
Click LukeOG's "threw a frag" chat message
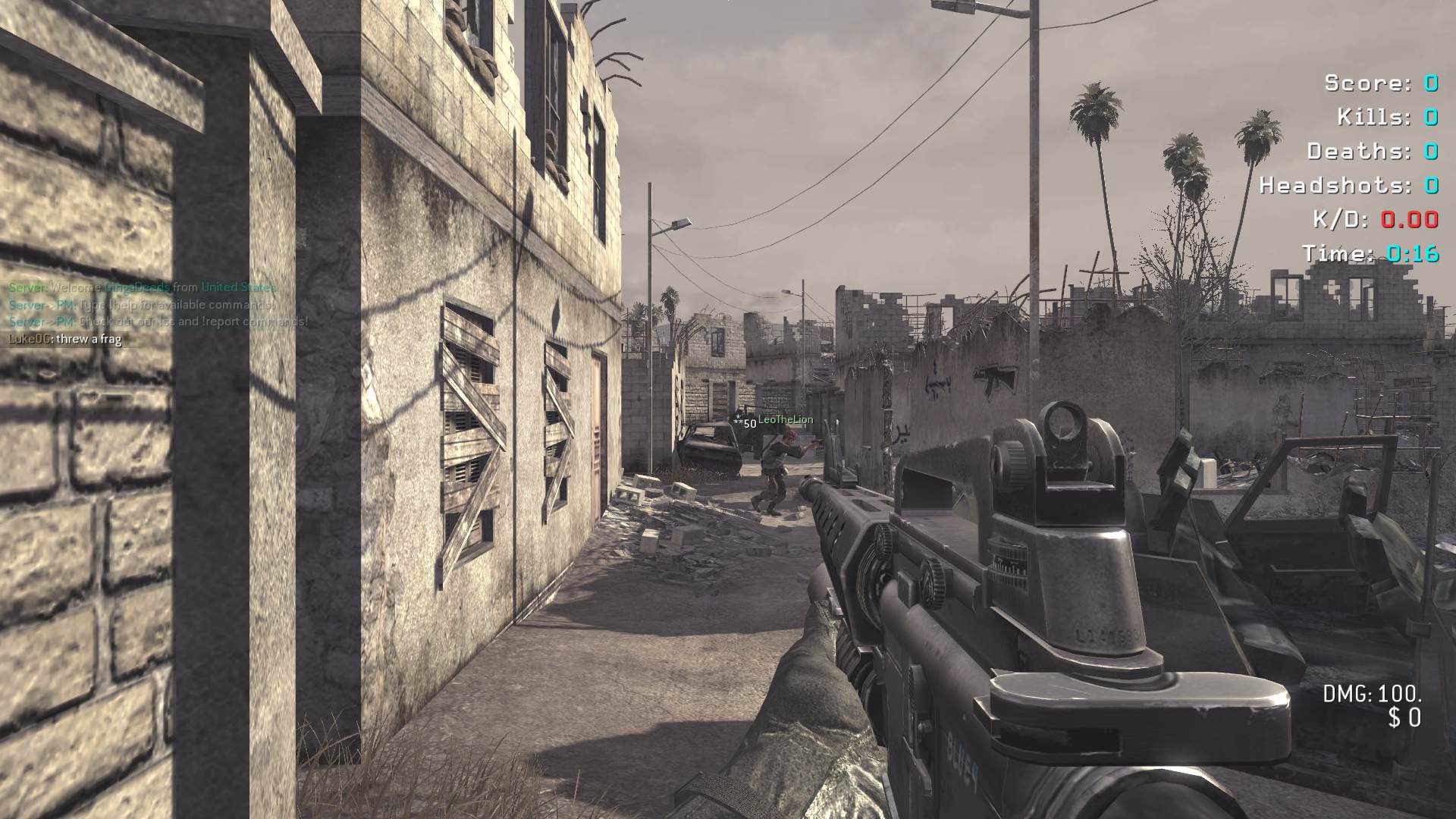(x=65, y=339)
